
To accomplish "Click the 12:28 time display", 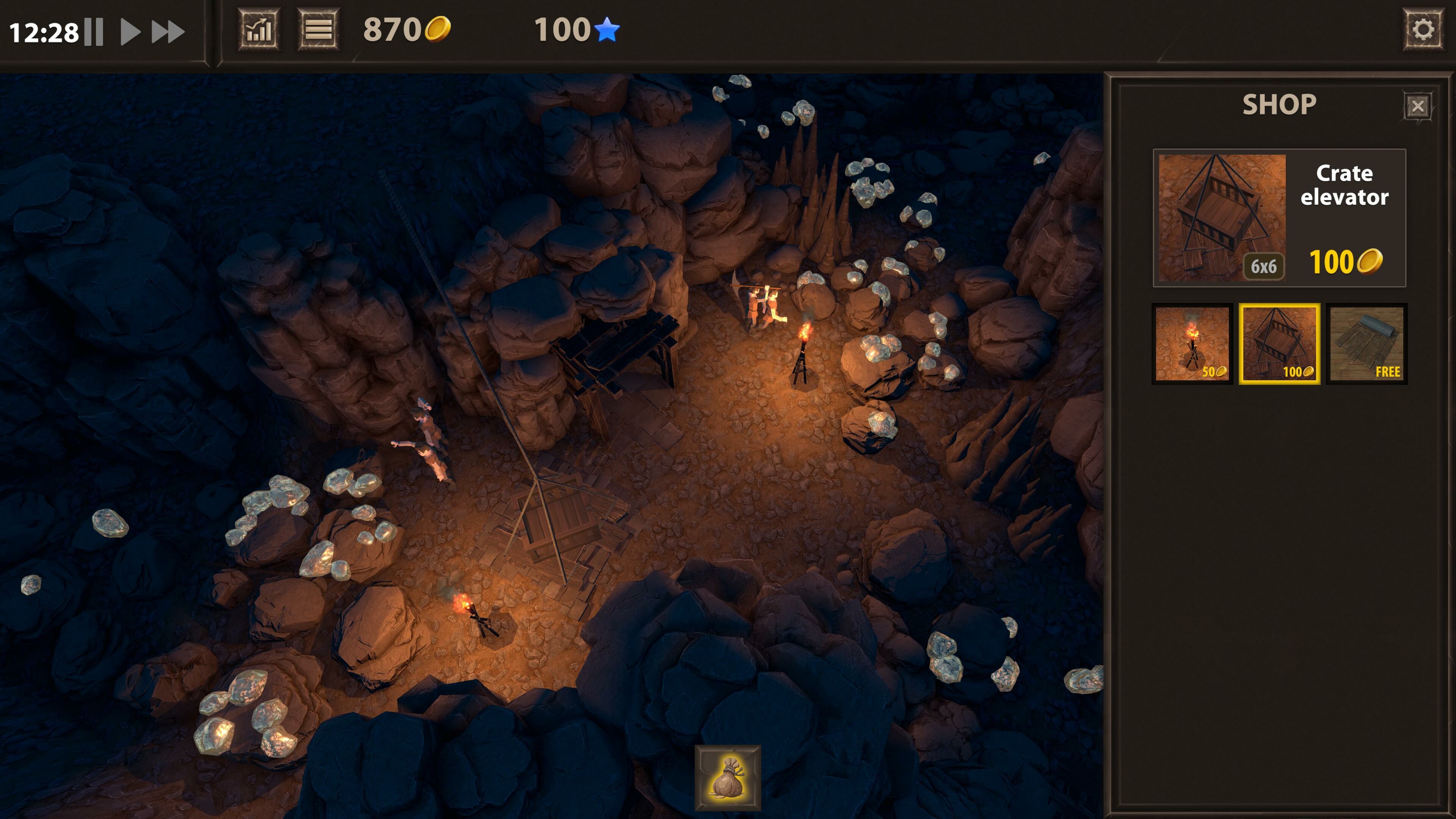I will (45, 31).
